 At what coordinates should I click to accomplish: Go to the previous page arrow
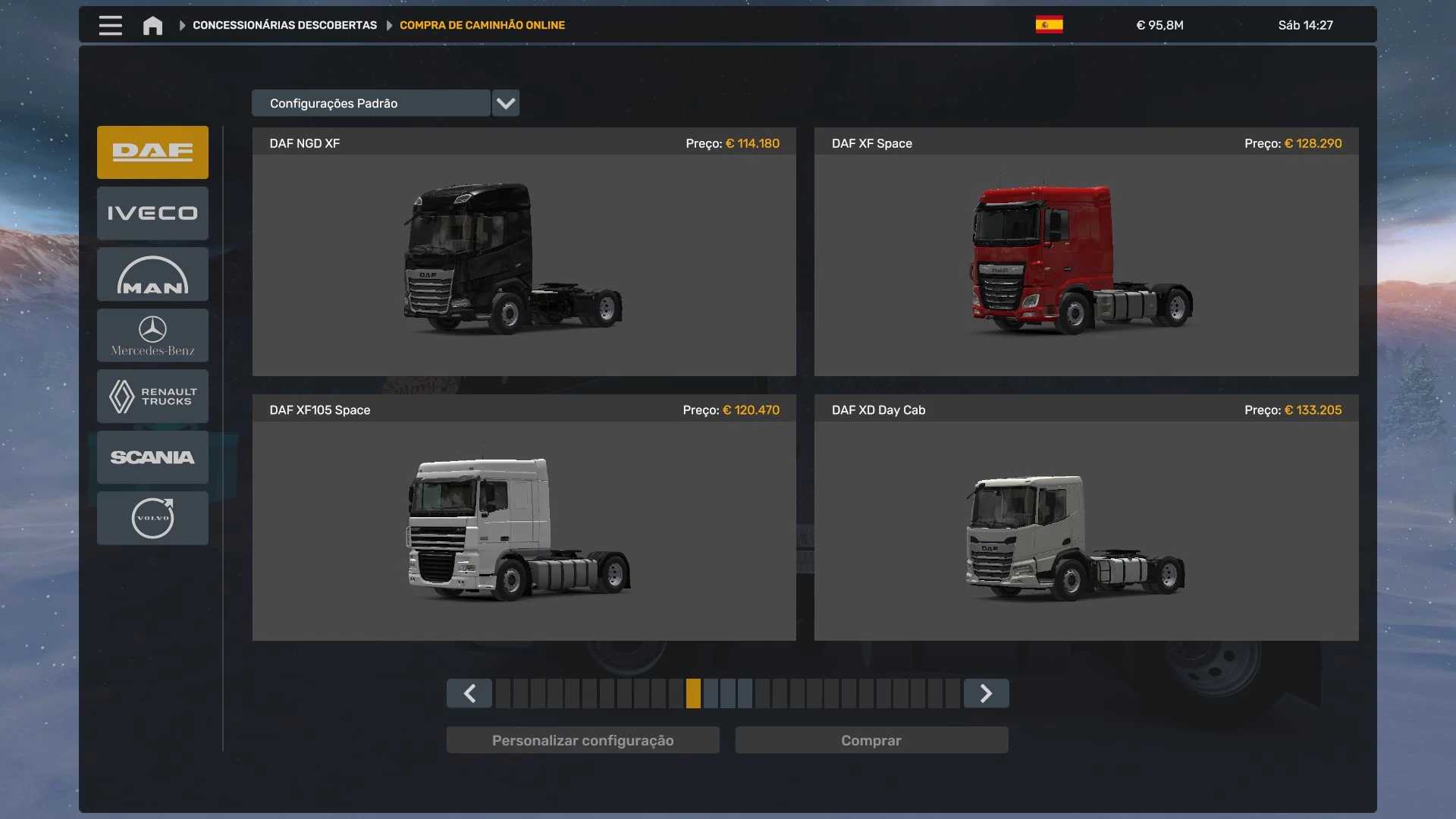469,693
